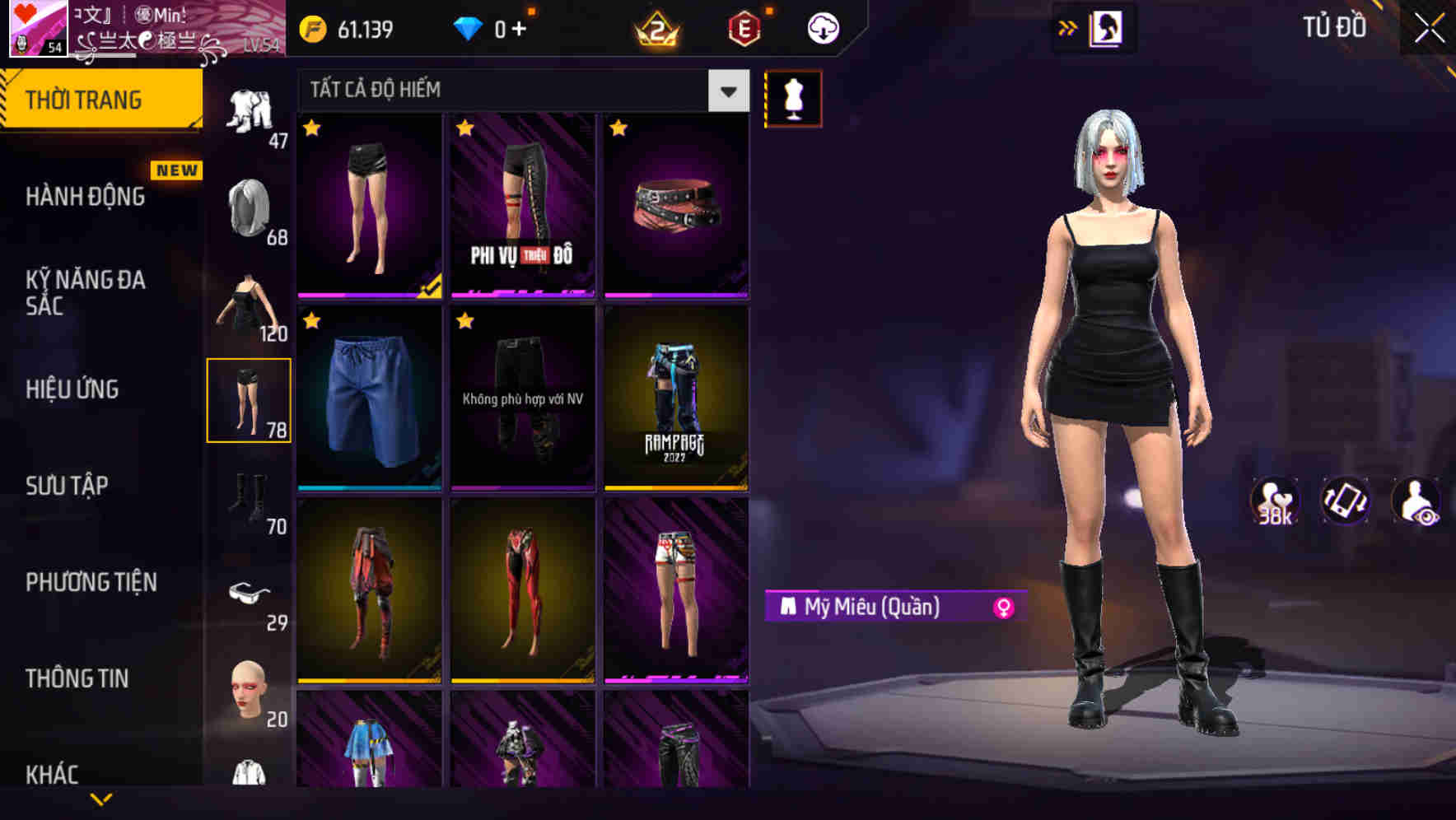Image resolution: width=1456 pixels, height=820 pixels.
Task: Enable device rotation view
Action: [1343, 503]
